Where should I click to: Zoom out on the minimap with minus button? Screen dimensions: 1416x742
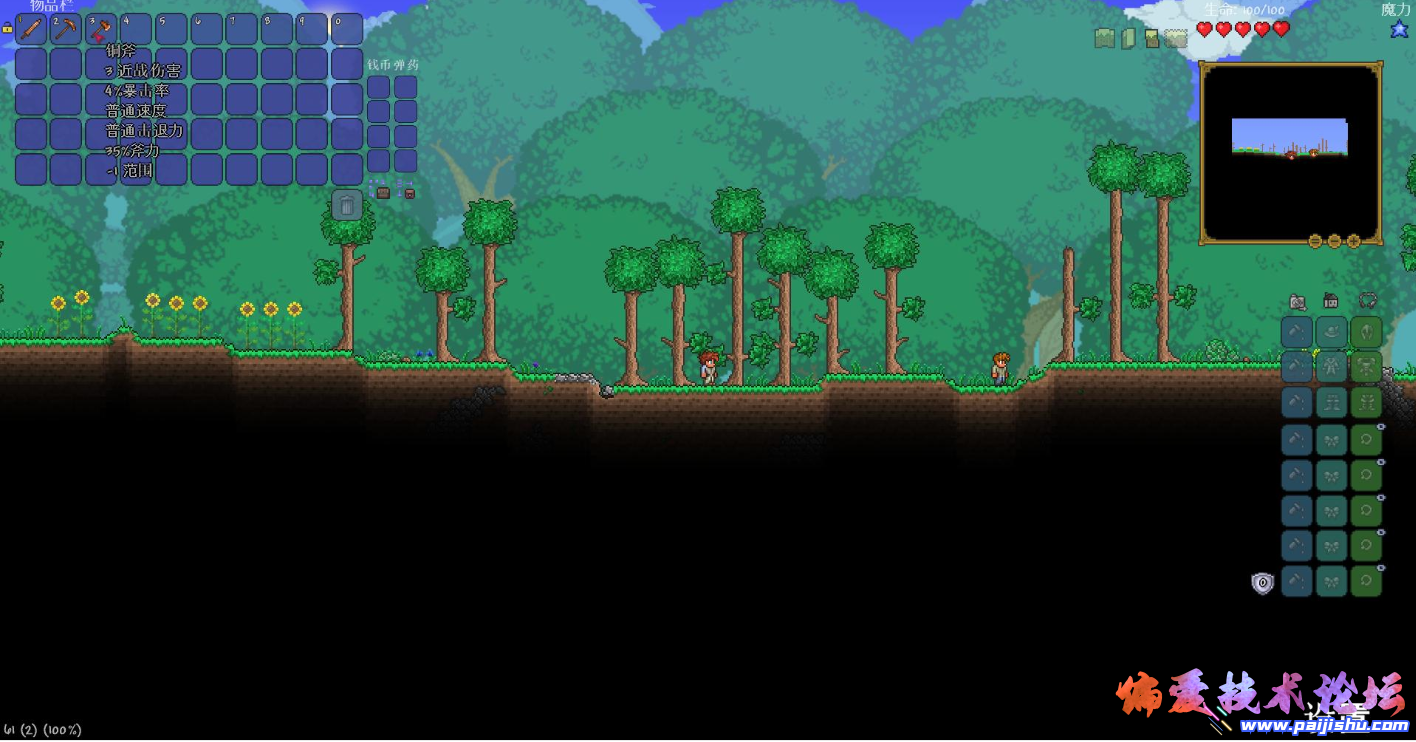coord(1334,241)
